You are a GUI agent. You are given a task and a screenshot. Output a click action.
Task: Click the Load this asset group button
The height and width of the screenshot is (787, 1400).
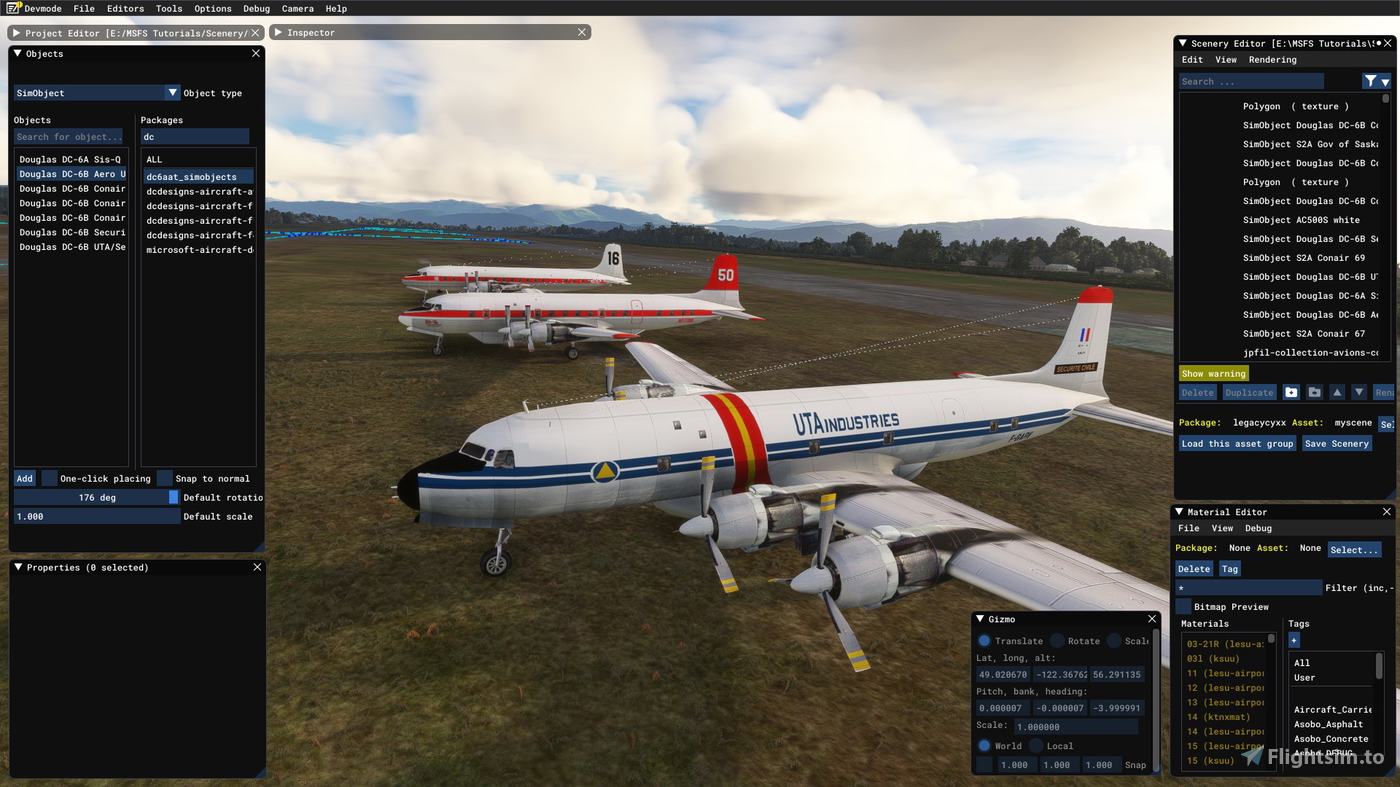(1237, 443)
